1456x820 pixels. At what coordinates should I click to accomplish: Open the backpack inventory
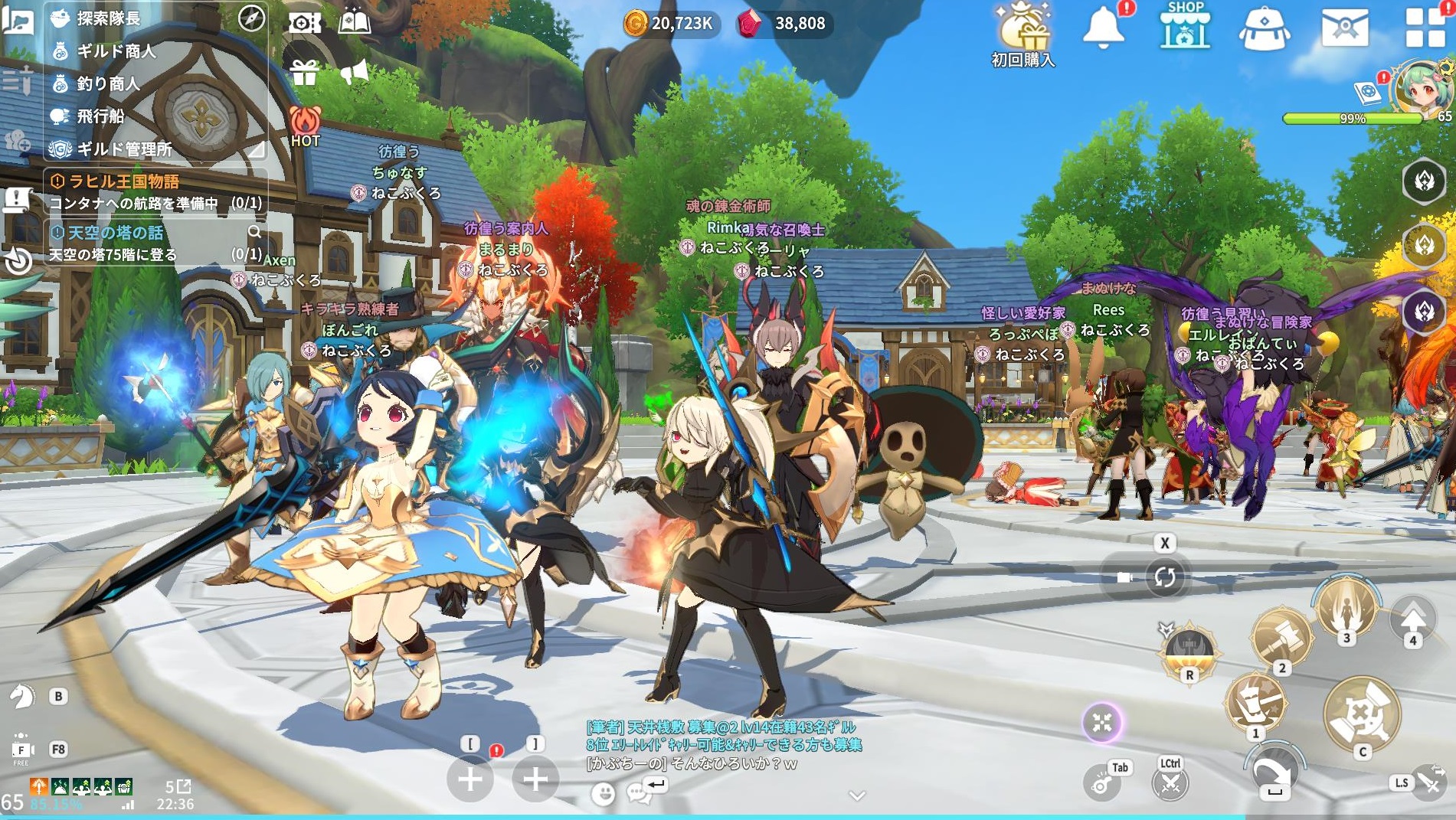[x=1264, y=29]
